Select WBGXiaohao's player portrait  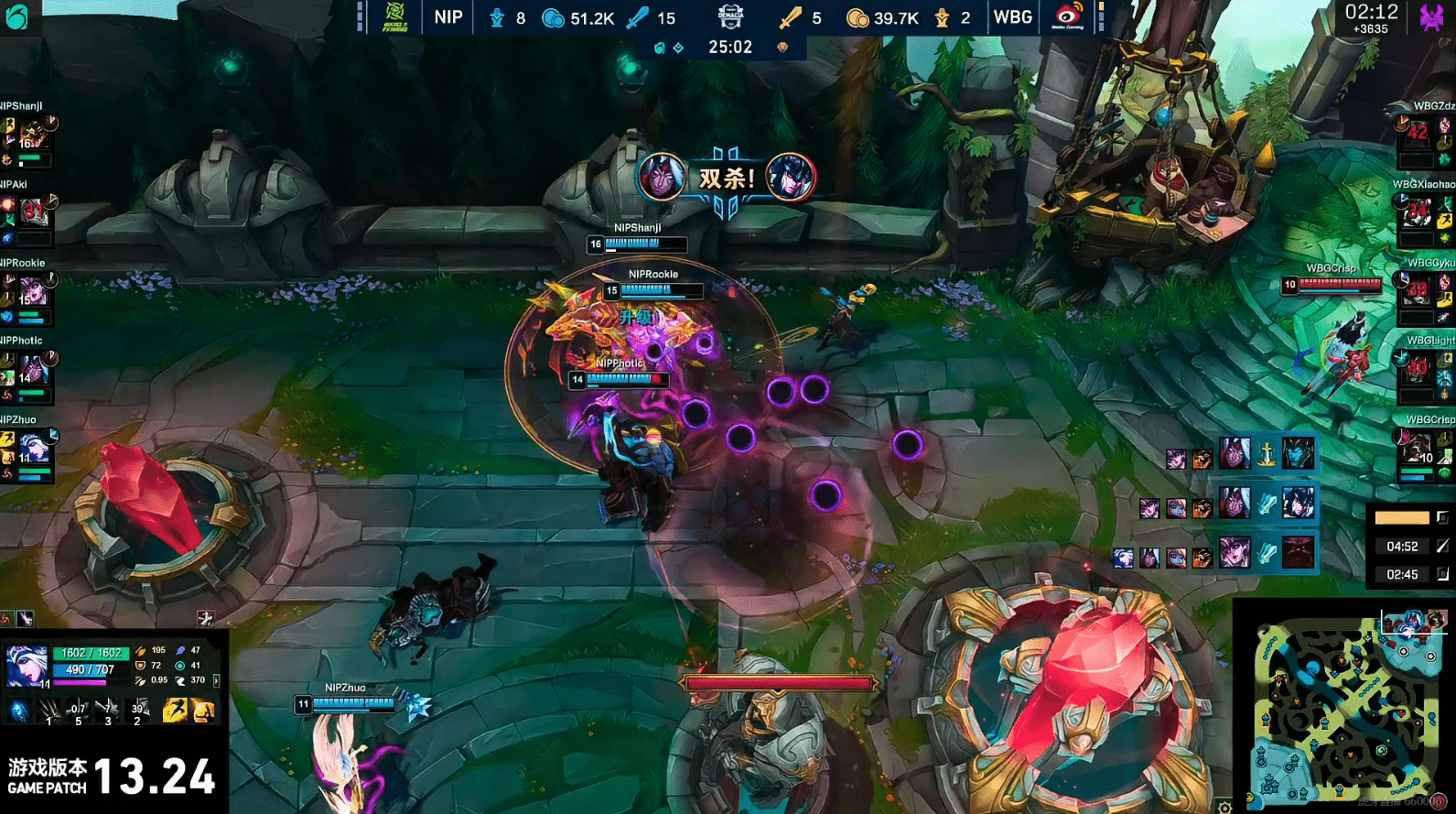click(x=1418, y=212)
